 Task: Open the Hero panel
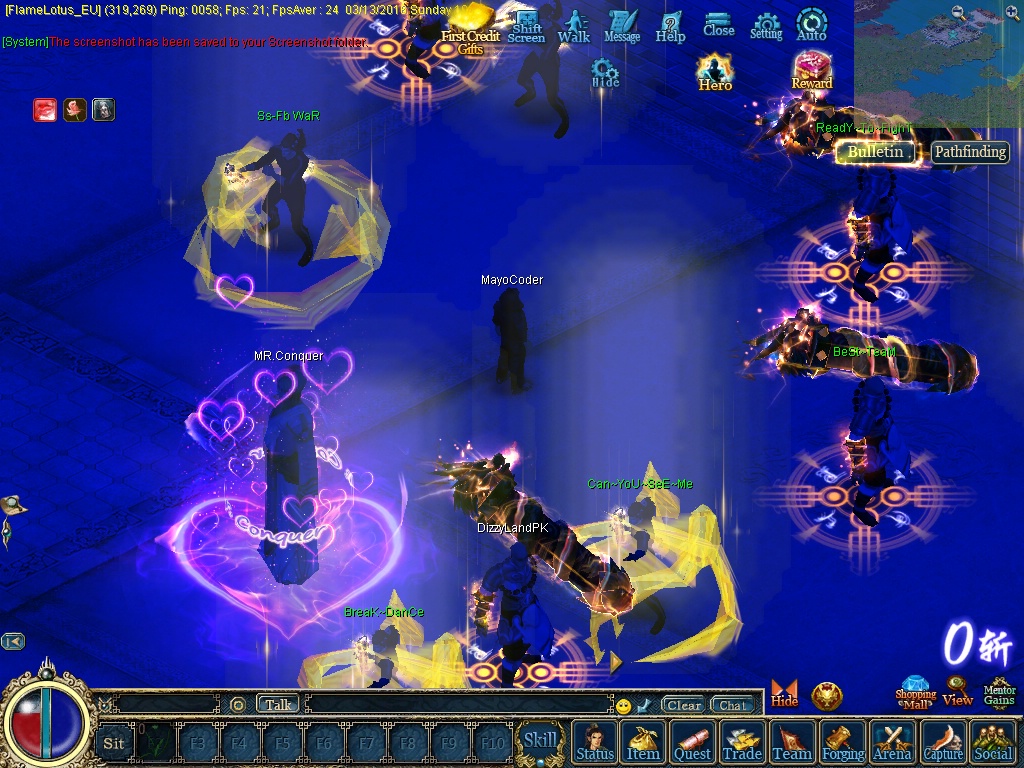715,73
